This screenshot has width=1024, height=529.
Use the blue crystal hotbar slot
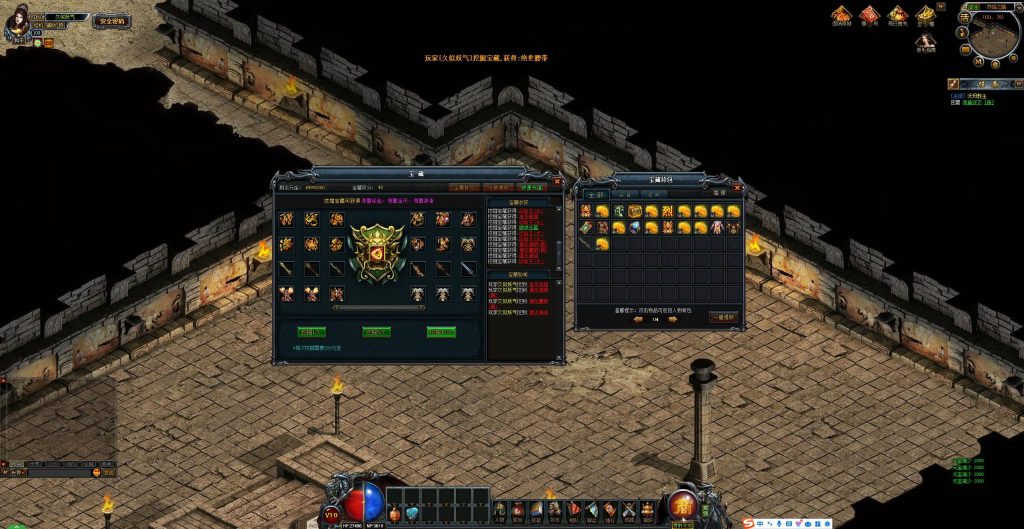coord(412,513)
